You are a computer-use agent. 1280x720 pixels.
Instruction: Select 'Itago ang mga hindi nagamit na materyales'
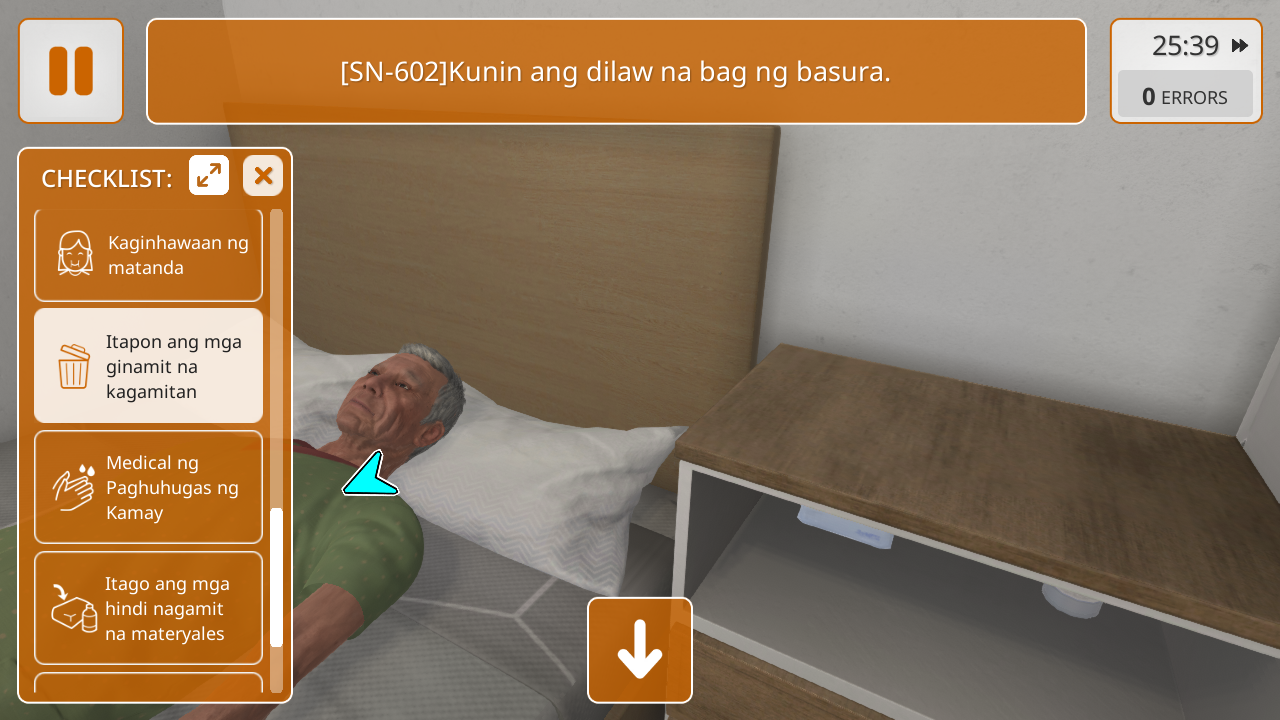pyautogui.click(x=149, y=608)
